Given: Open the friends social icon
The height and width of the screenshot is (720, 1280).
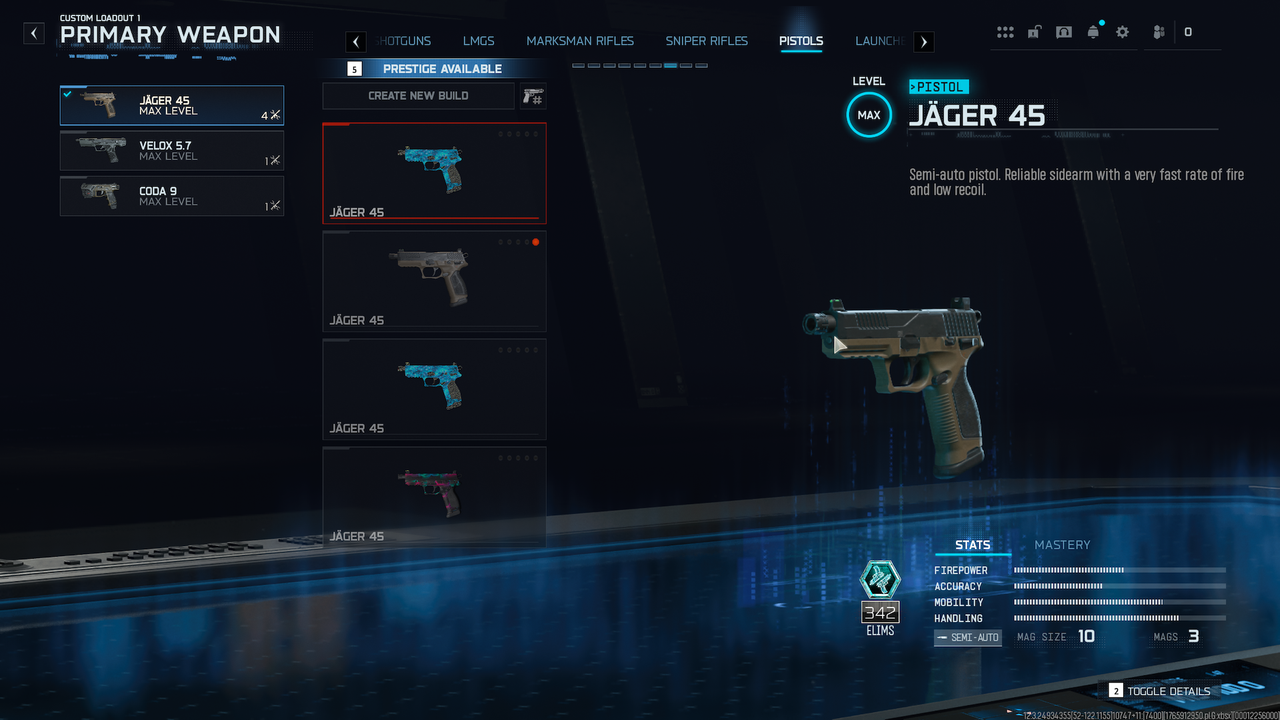Looking at the screenshot, I should click(1158, 32).
